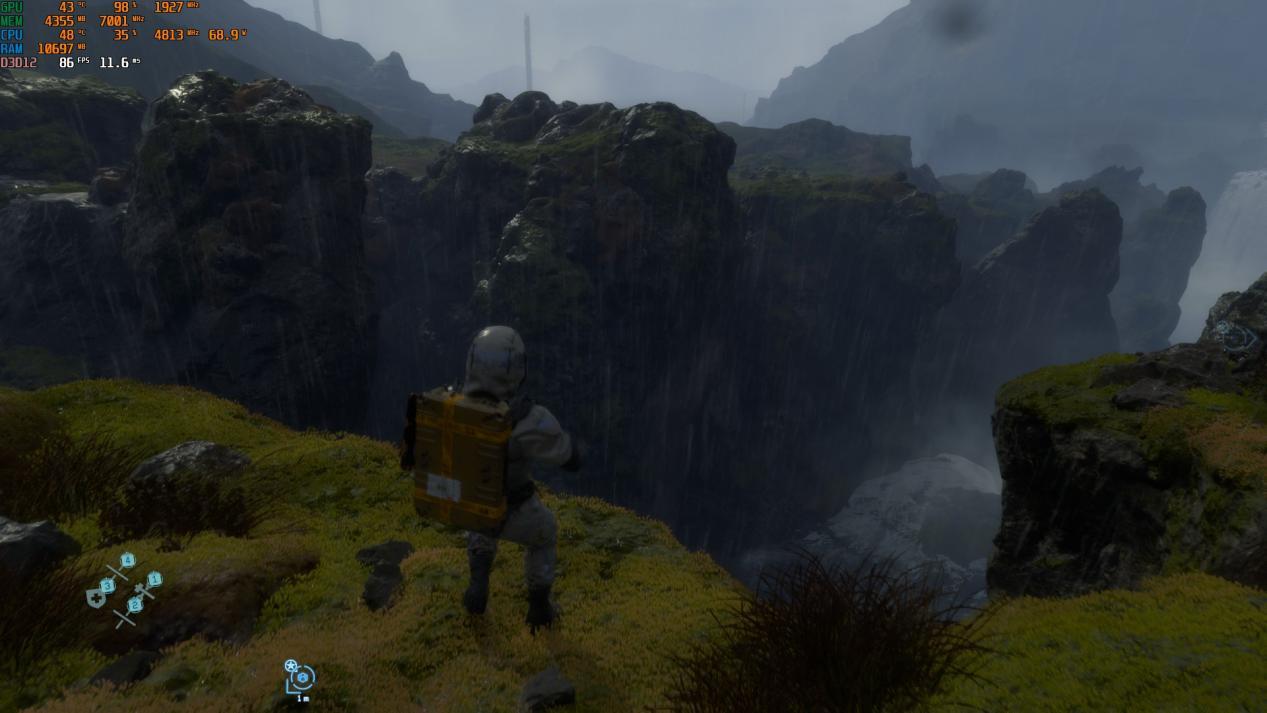Image resolution: width=1267 pixels, height=713 pixels.
Task: Select the route marker numbered 3
Action: pos(107,586)
